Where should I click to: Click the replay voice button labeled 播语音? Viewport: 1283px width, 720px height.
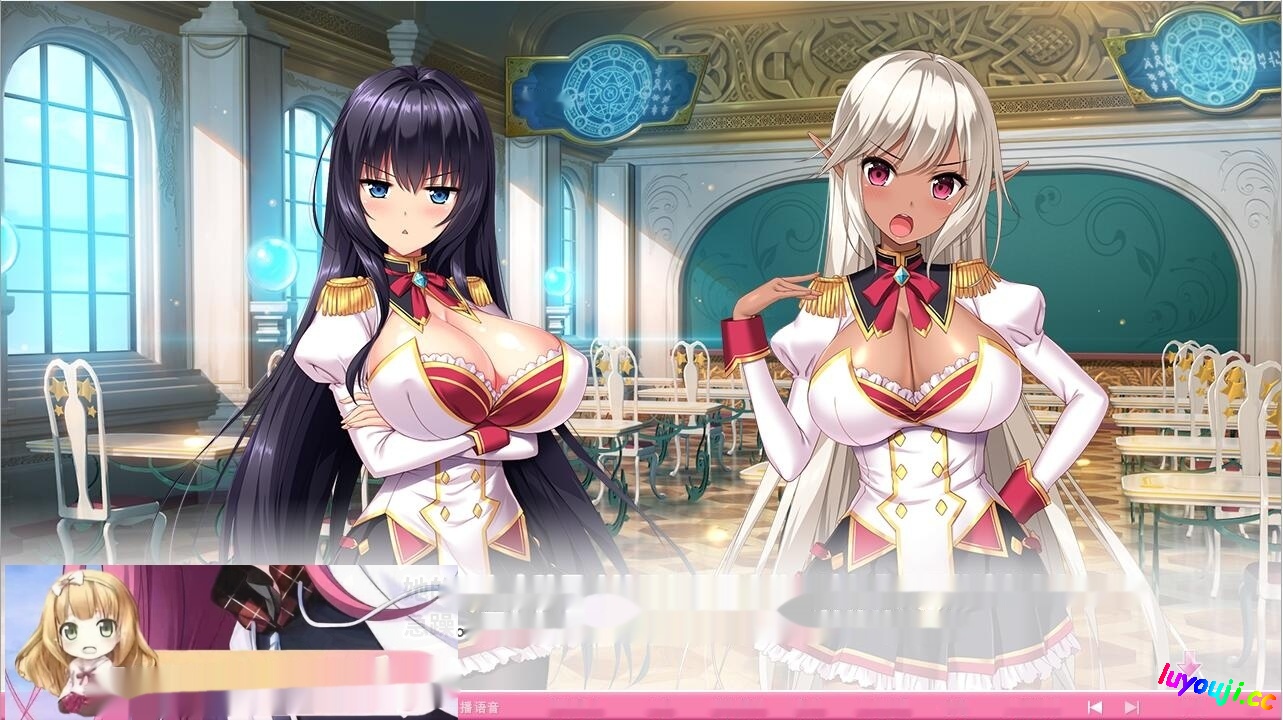click(x=479, y=708)
